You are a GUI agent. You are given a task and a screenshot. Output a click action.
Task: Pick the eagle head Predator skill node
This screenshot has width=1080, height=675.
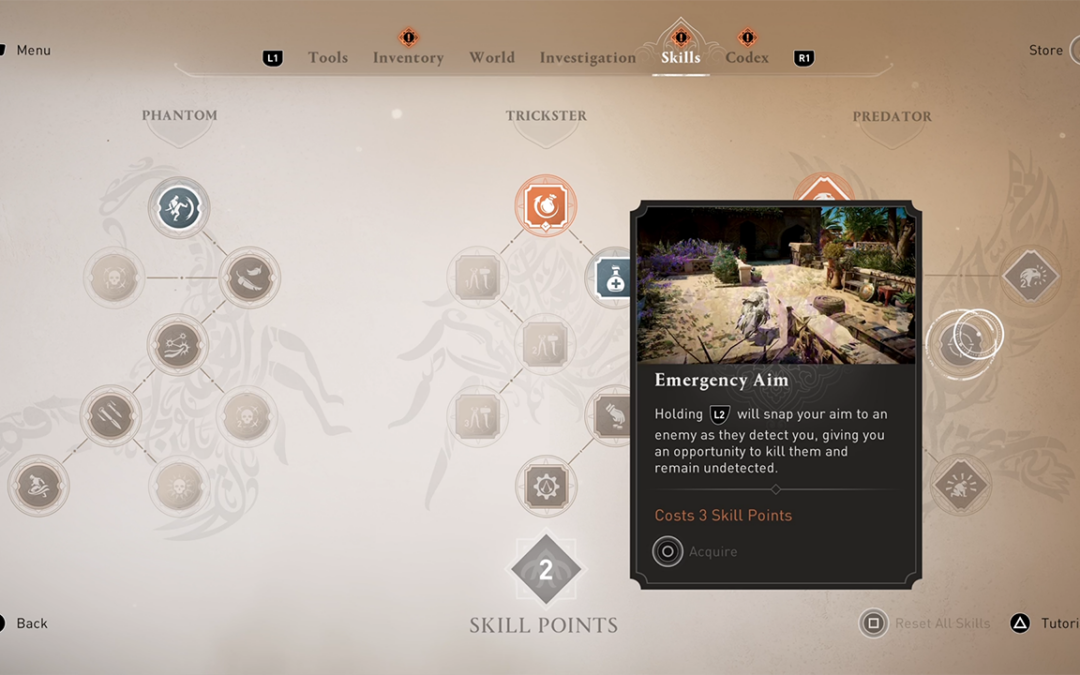coord(1029,277)
